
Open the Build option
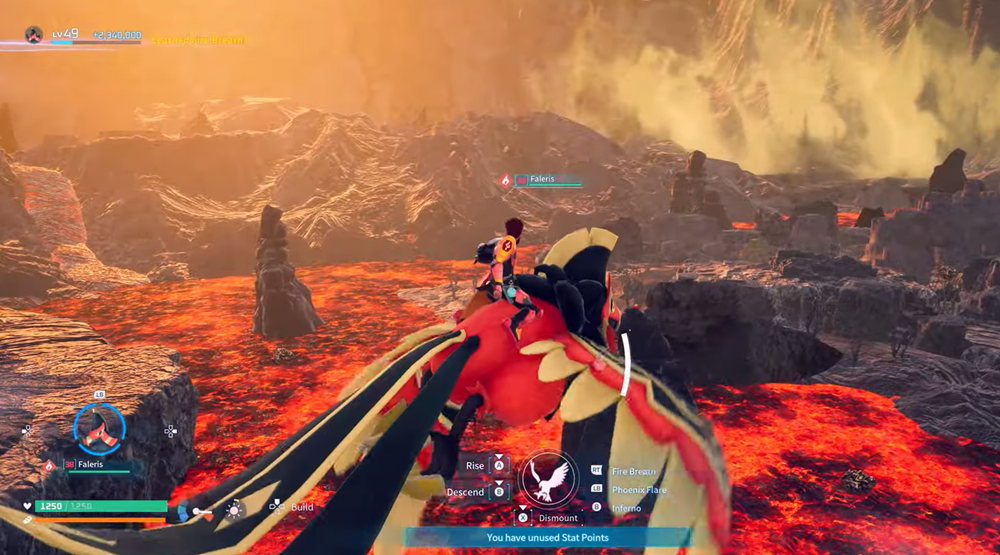pyautogui.click(x=301, y=507)
